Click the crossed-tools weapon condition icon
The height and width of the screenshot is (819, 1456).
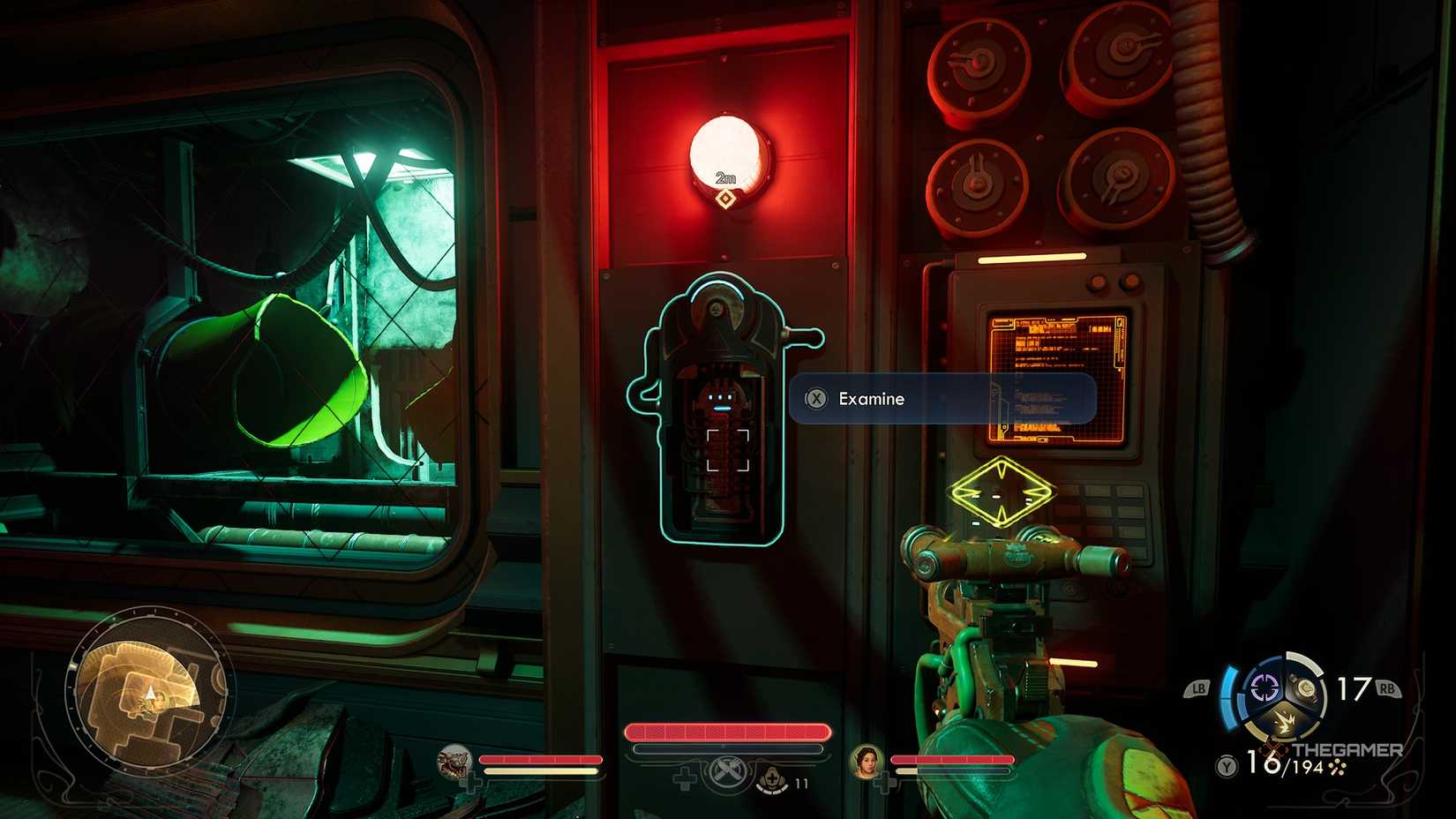[x=729, y=772]
